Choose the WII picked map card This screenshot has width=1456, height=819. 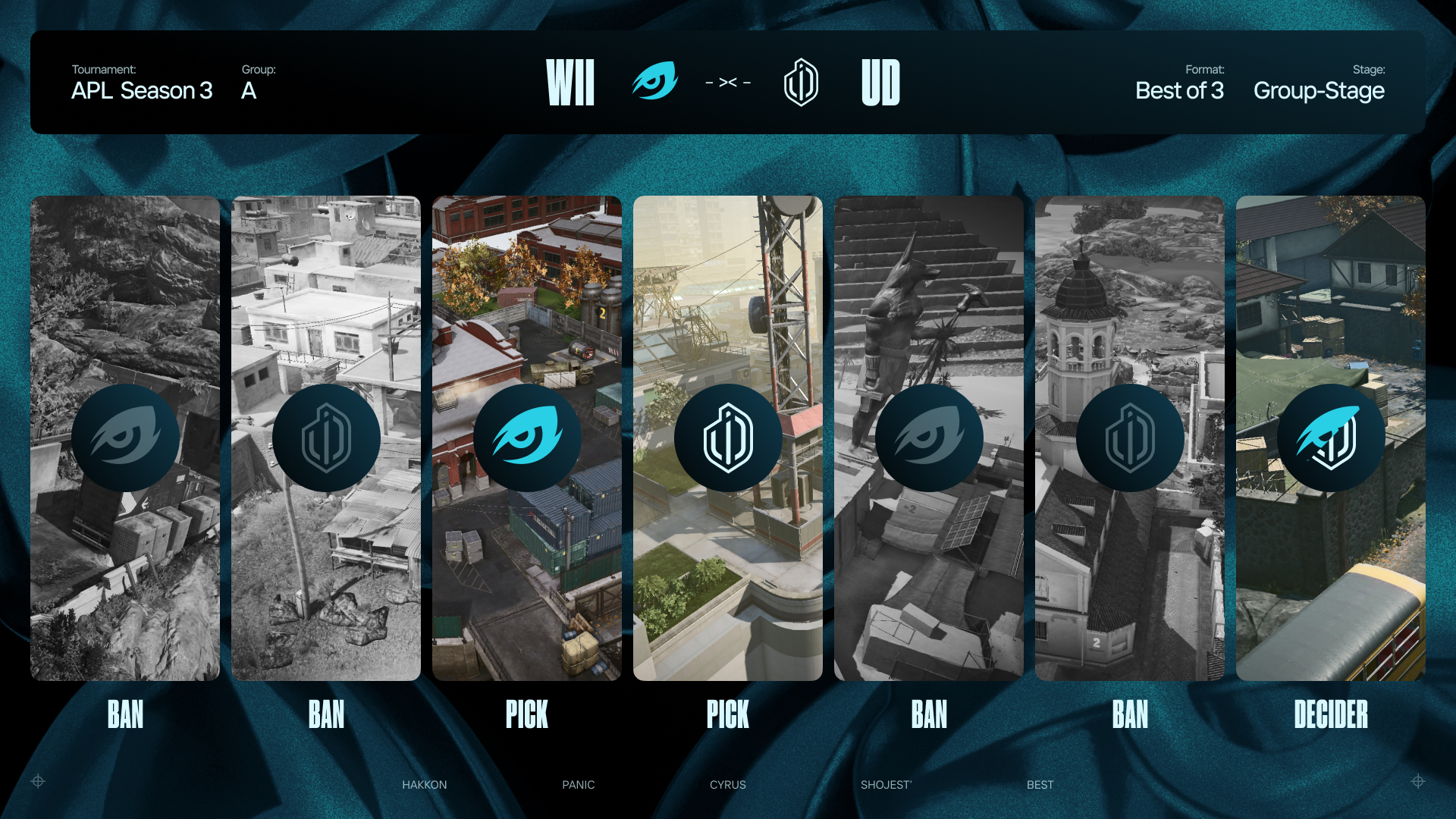526,438
